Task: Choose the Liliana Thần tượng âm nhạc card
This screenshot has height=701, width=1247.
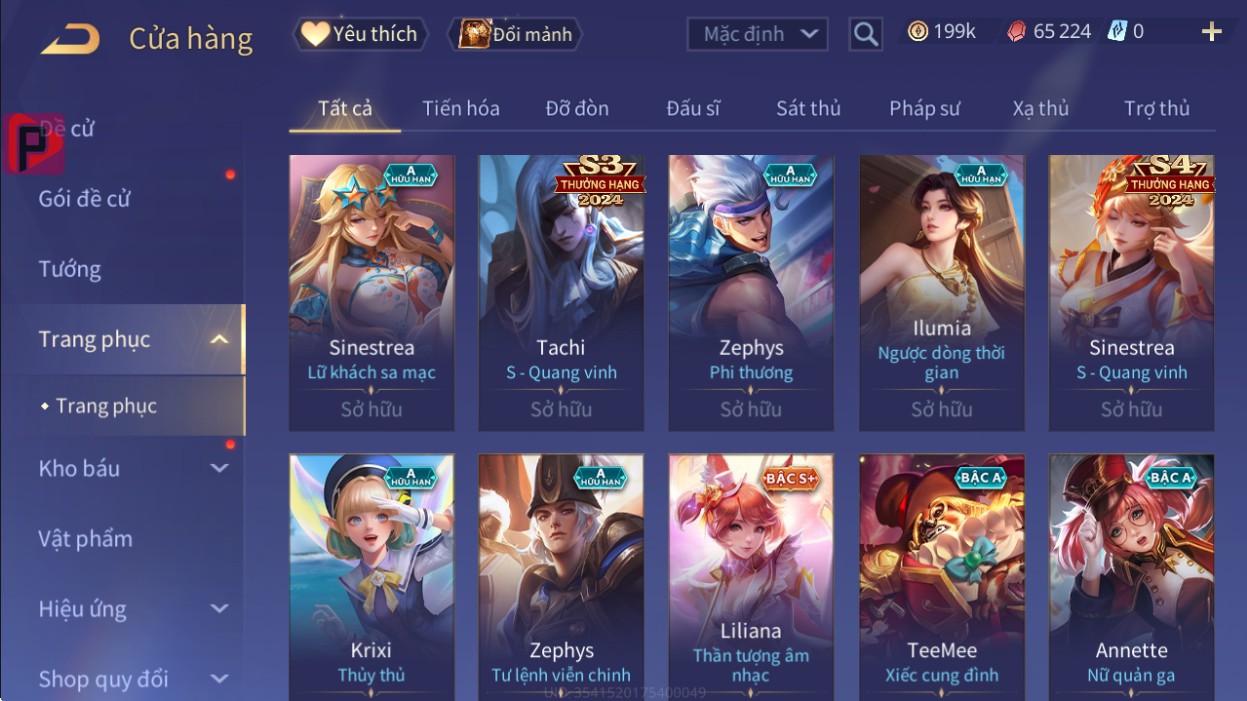Action: [750, 578]
